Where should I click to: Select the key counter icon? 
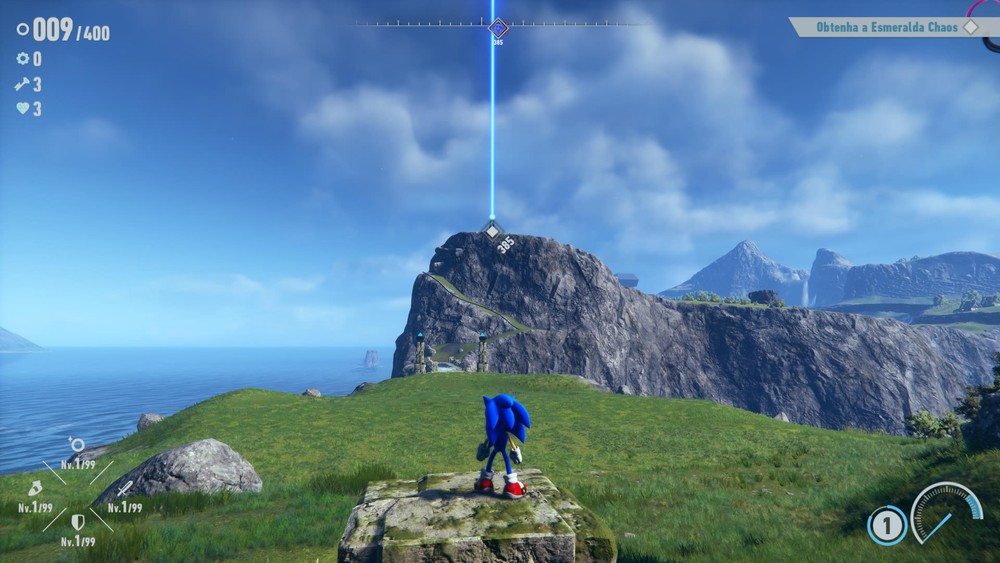click(x=22, y=84)
